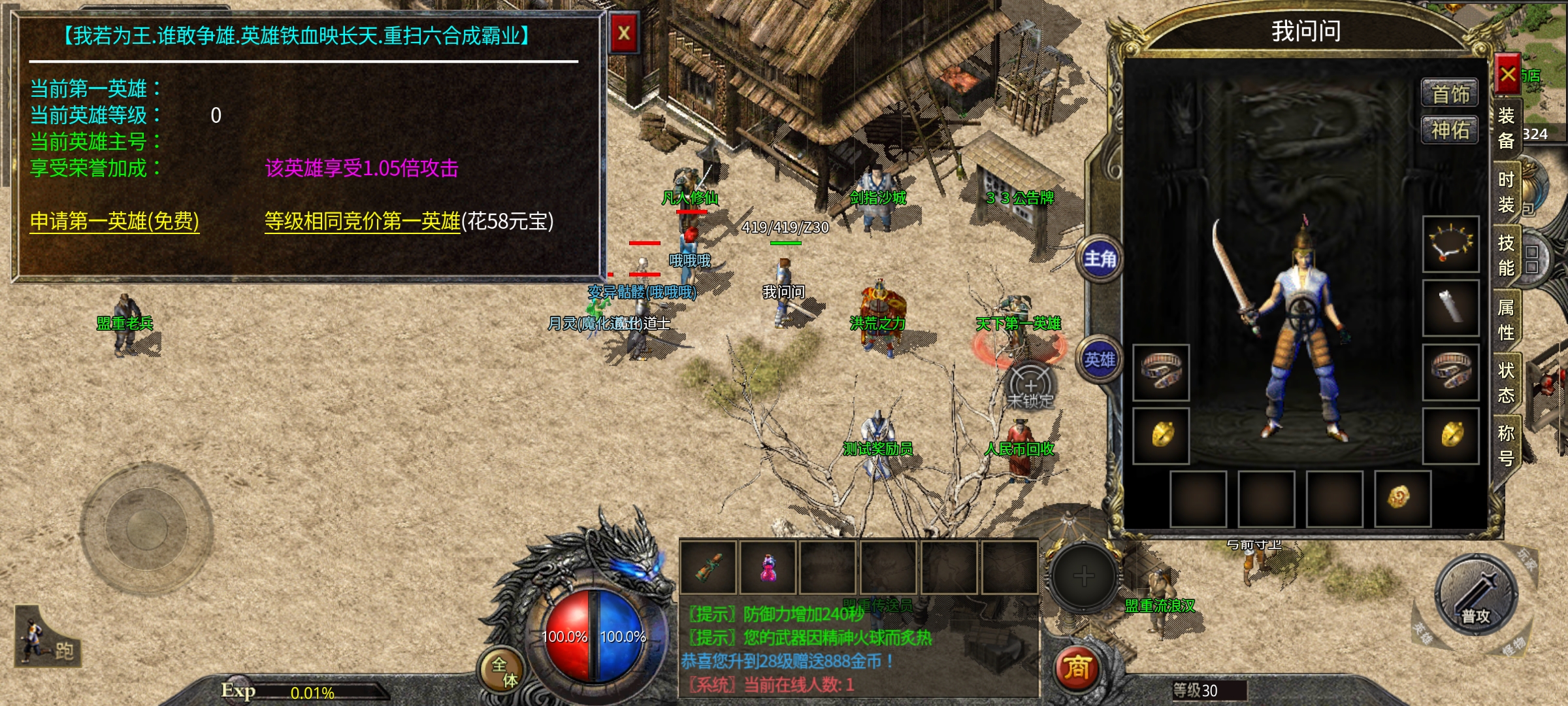
Task: Select the 英雄 hero button
Action: click(x=1100, y=360)
